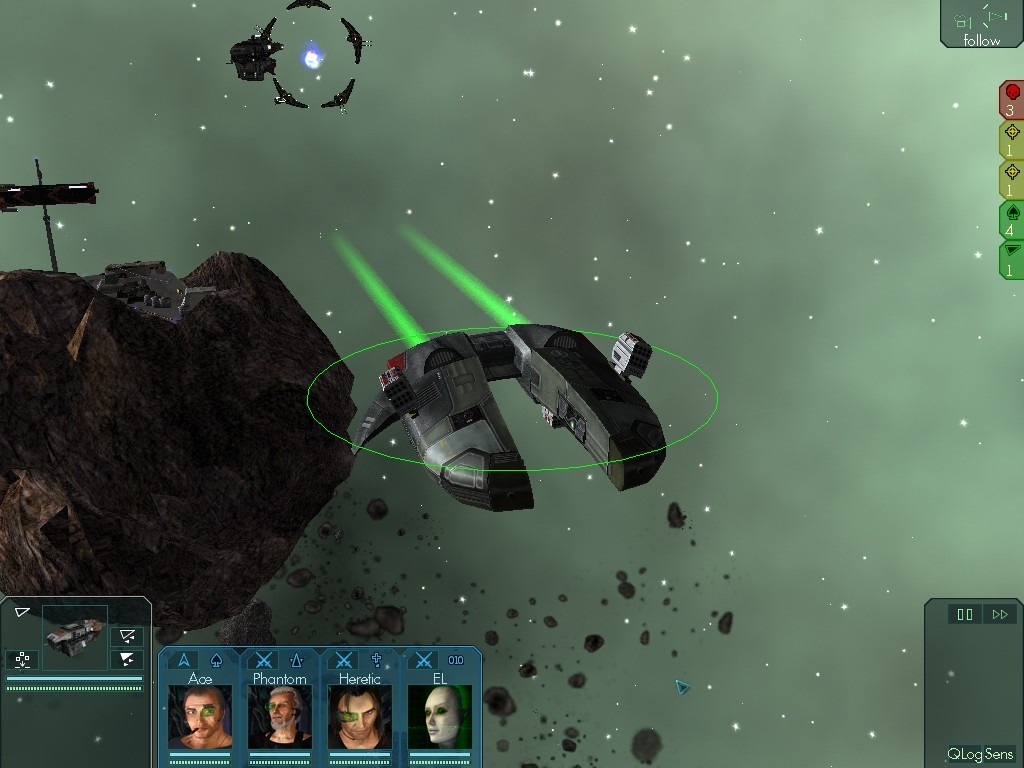
Task: Pause the game
Action: pos(965,615)
